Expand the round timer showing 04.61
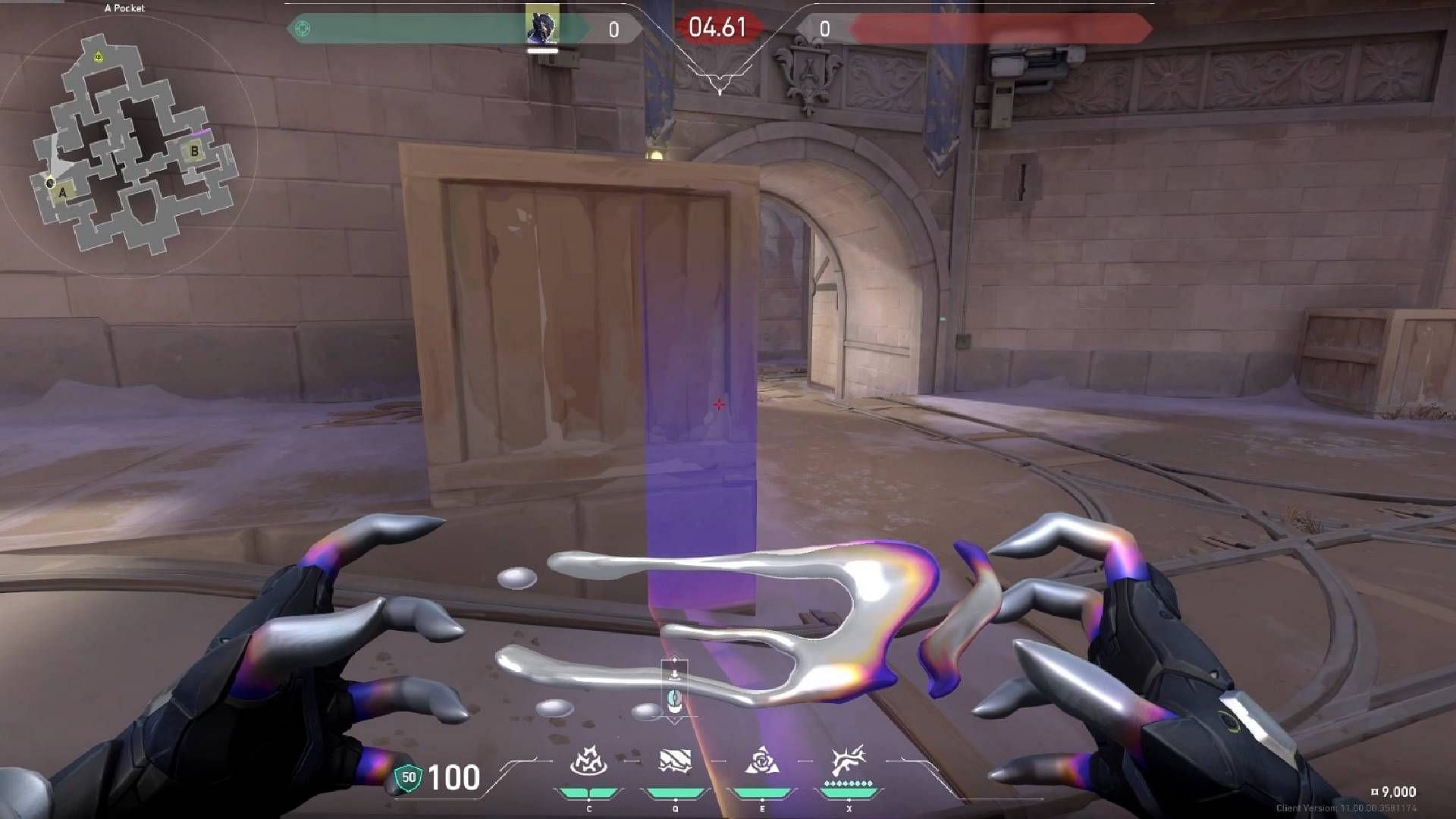The width and height of the screenshot is (1456, 819). [x=716, y=25]
